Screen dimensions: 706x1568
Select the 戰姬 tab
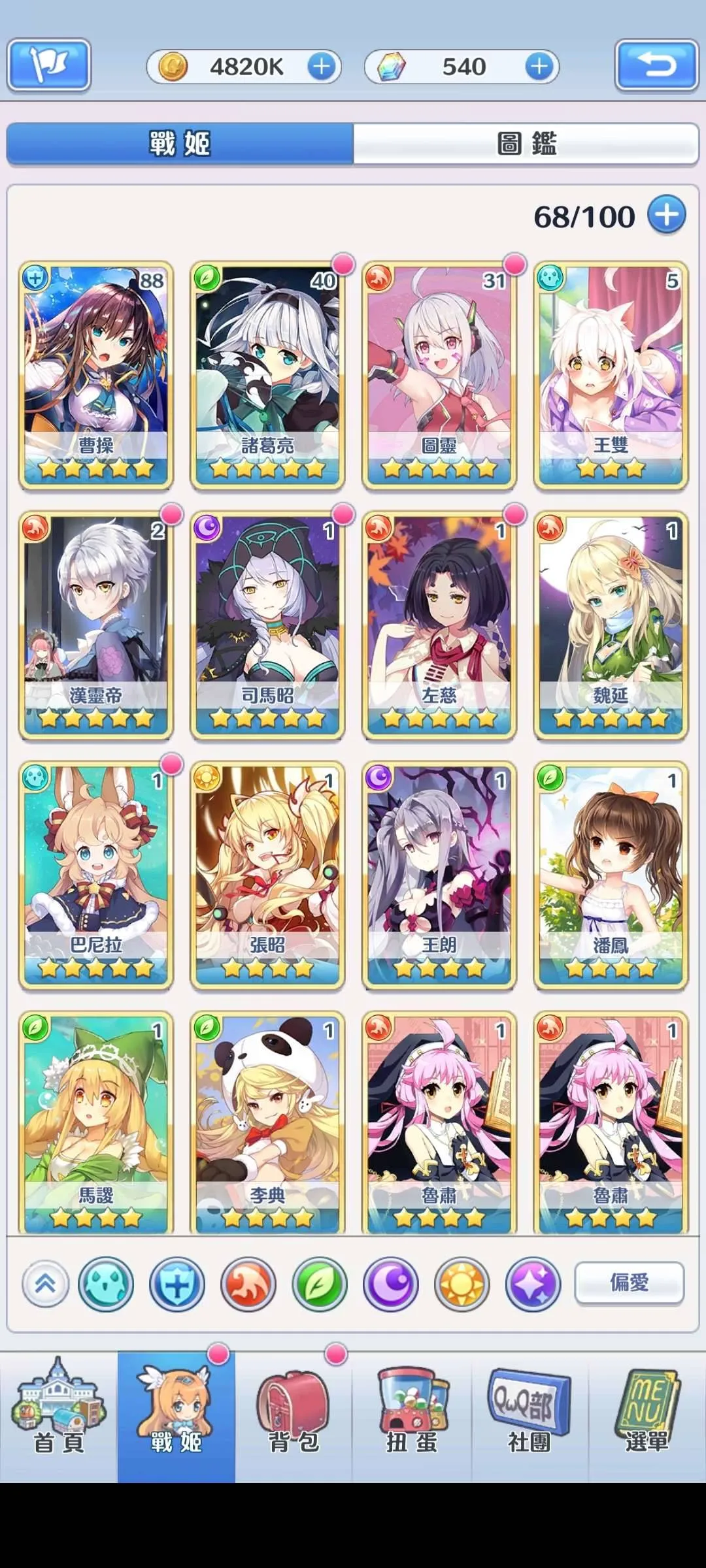pyautogui.click(x=180, y=143)
